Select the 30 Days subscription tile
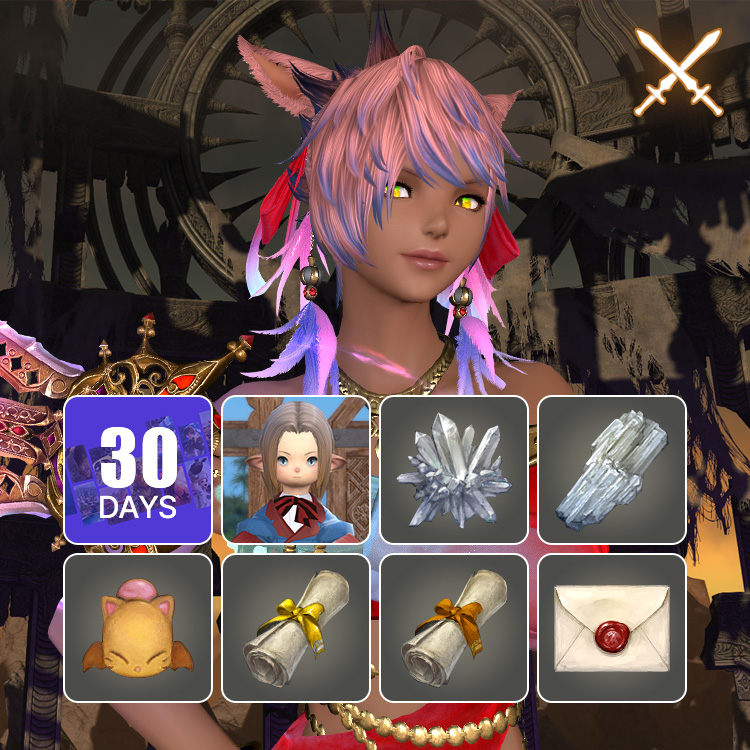 (x=138, y=470)
